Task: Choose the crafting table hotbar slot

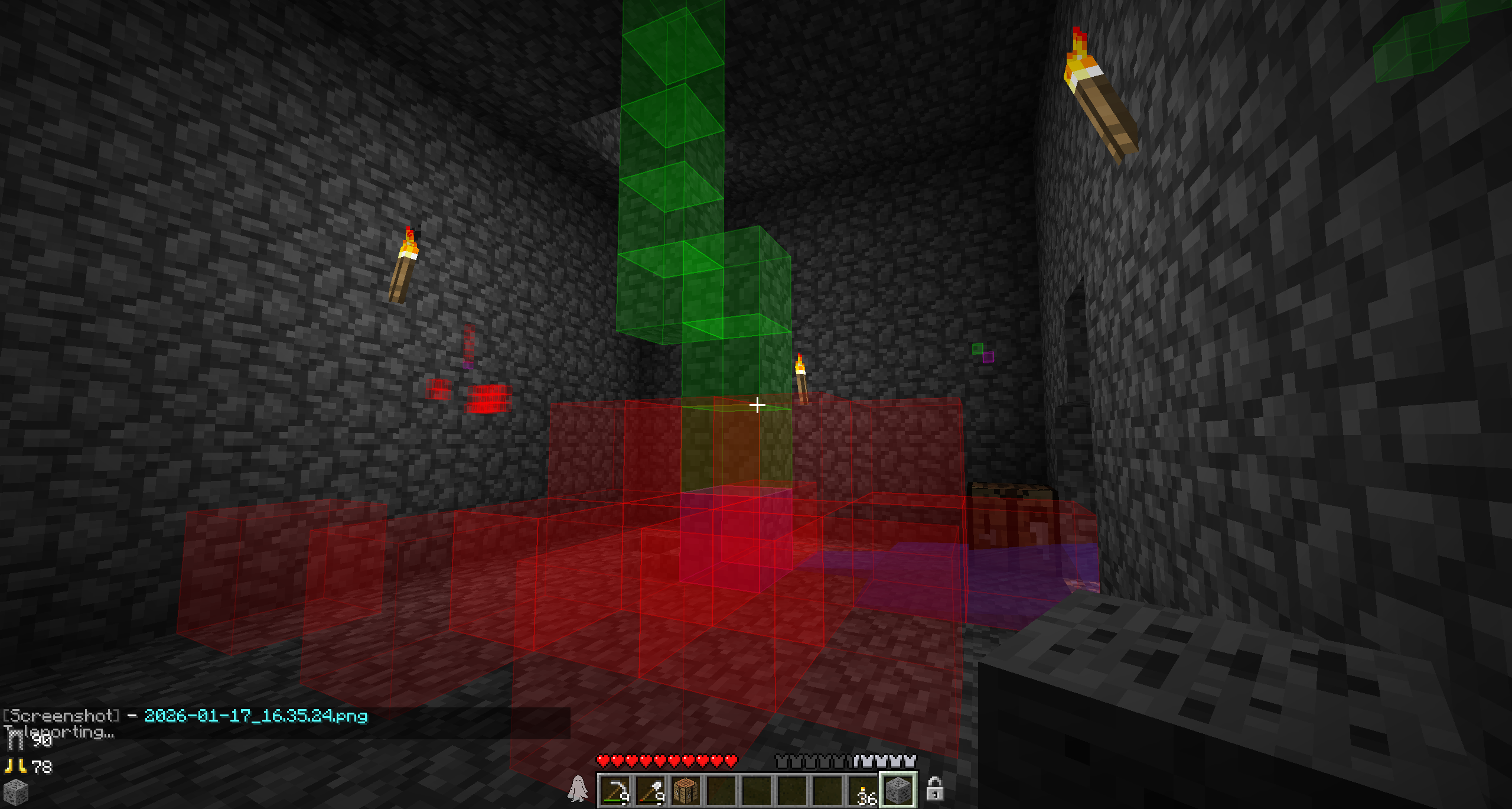Action: tap(686, 790)
